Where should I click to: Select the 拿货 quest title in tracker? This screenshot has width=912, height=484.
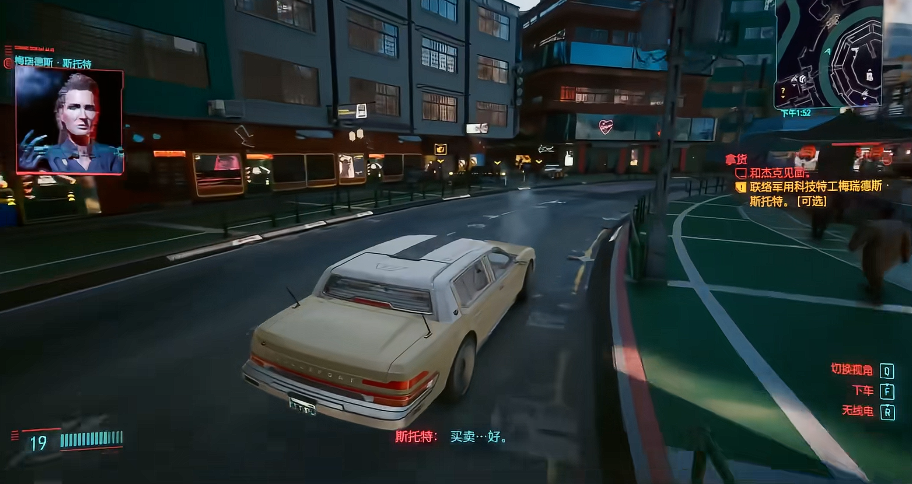click(736, 159)
